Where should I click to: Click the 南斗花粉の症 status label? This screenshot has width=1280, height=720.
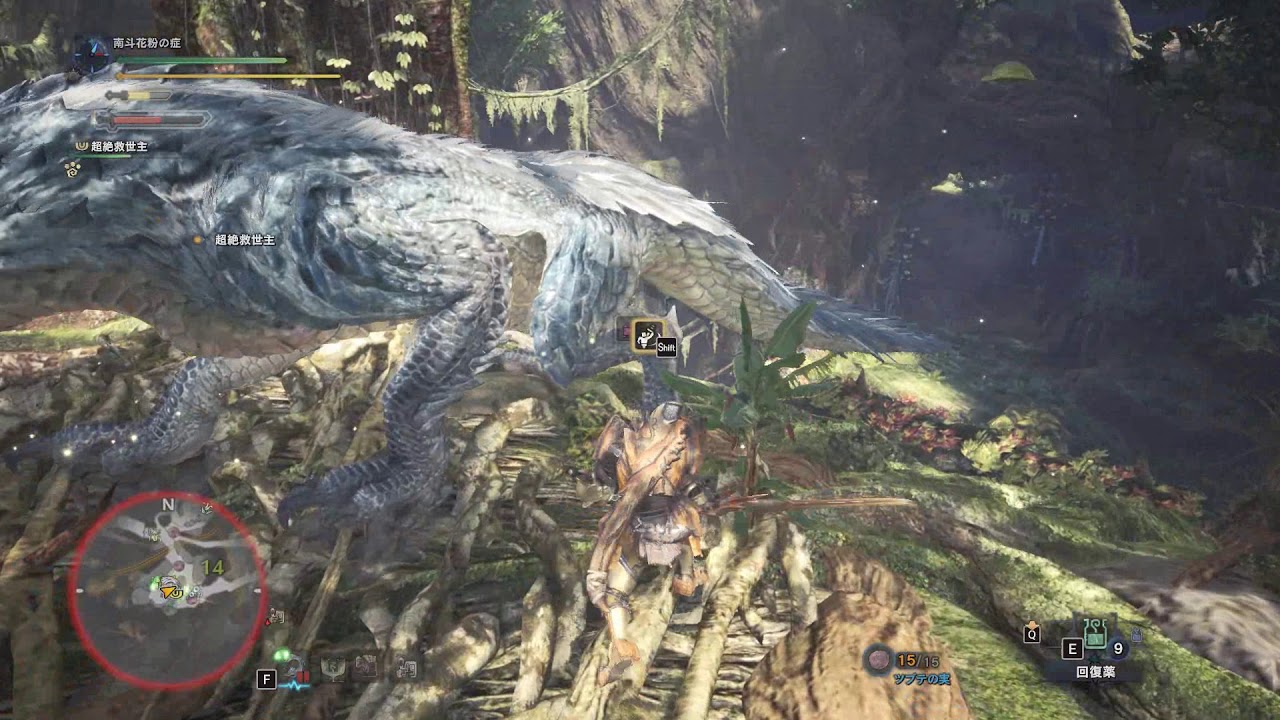(147, 42)
